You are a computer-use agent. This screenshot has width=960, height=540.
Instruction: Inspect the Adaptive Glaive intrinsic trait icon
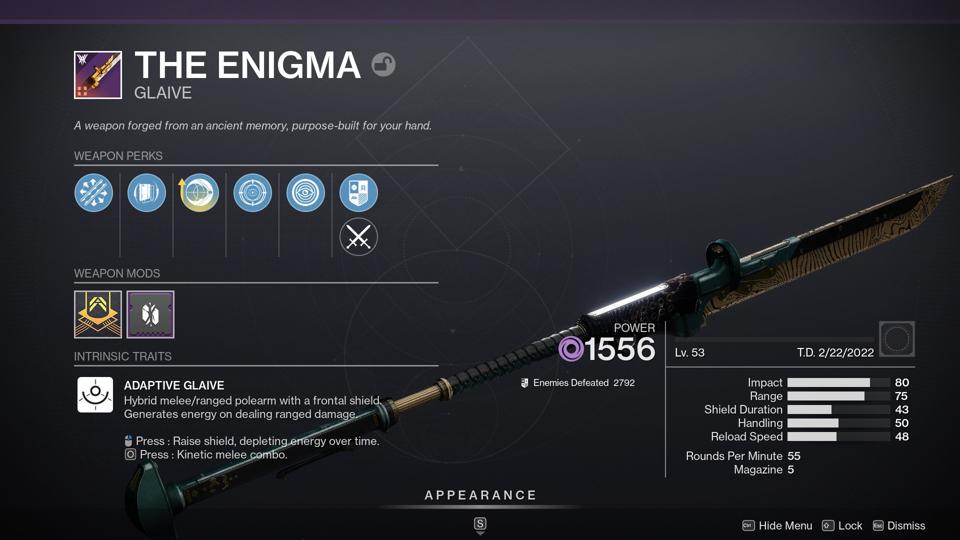95,394
